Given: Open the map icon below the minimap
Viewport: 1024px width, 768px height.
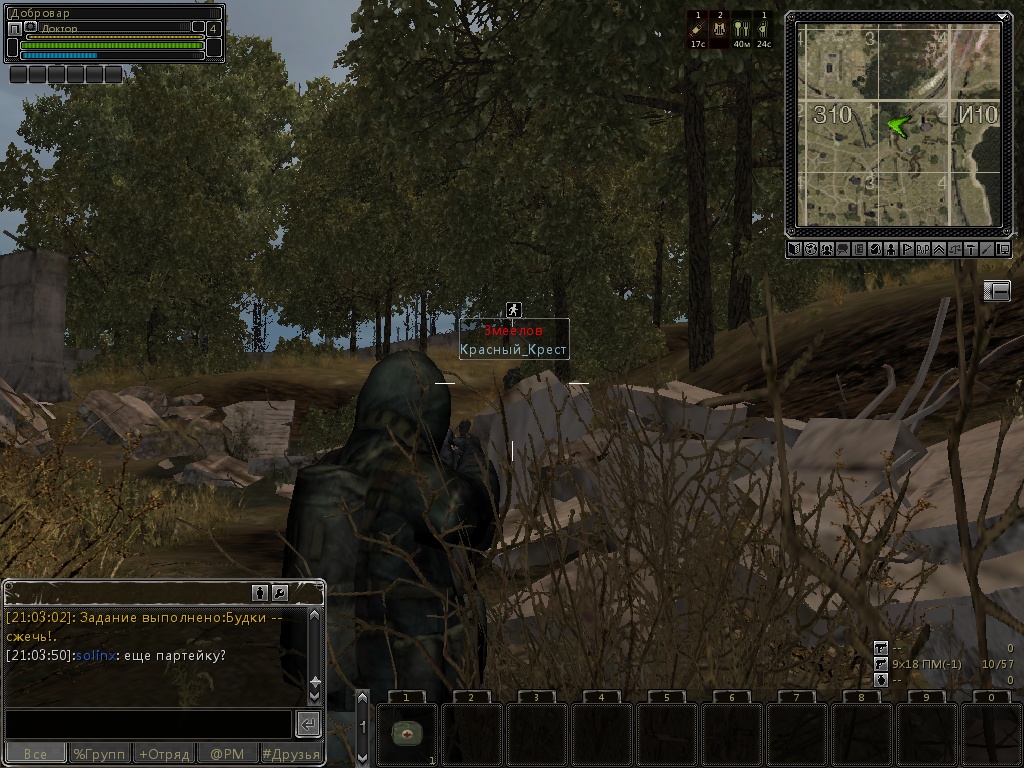Looking at the screenshot, I should (x=794, y=249).
